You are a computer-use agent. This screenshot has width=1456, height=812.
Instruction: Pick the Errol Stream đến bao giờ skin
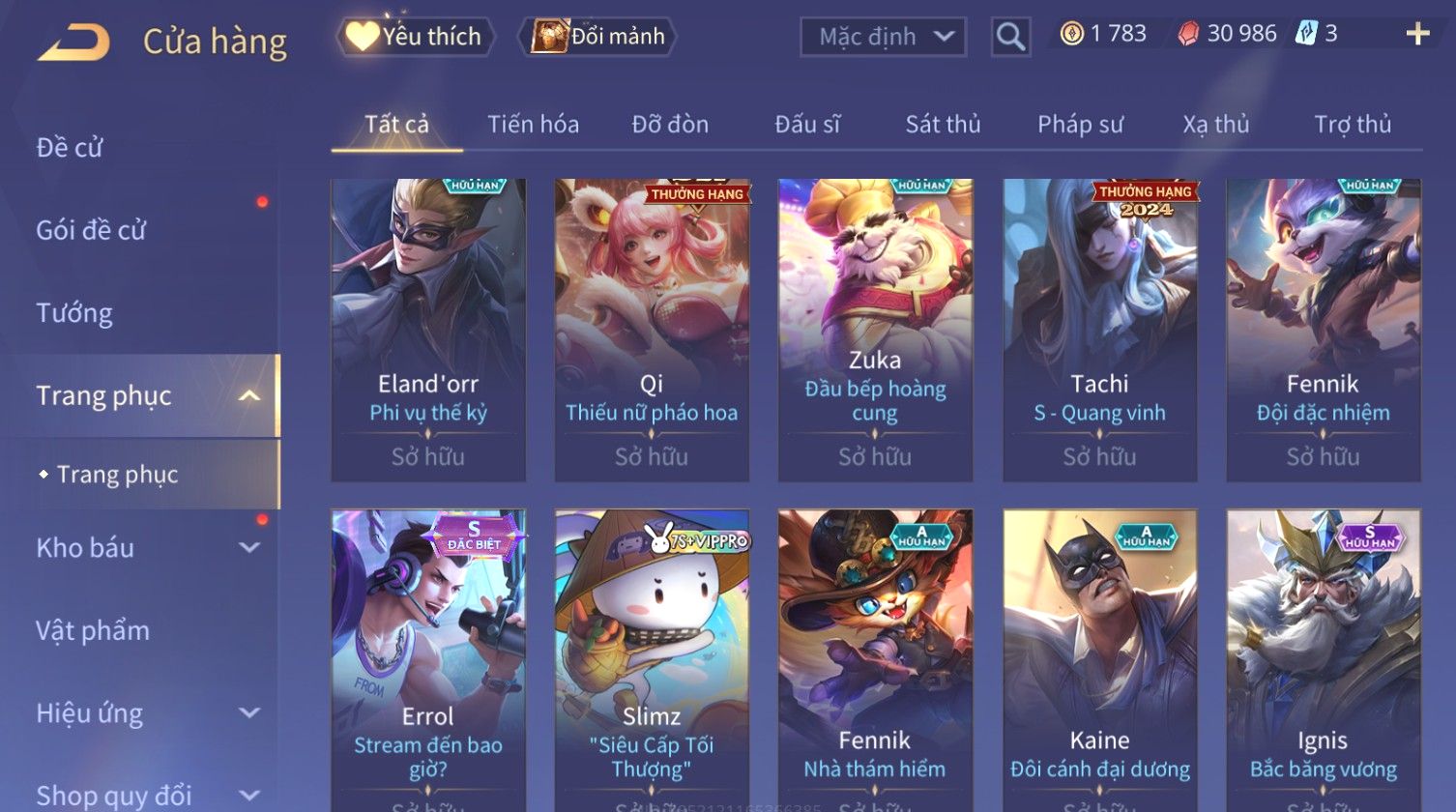click(428, 657)
